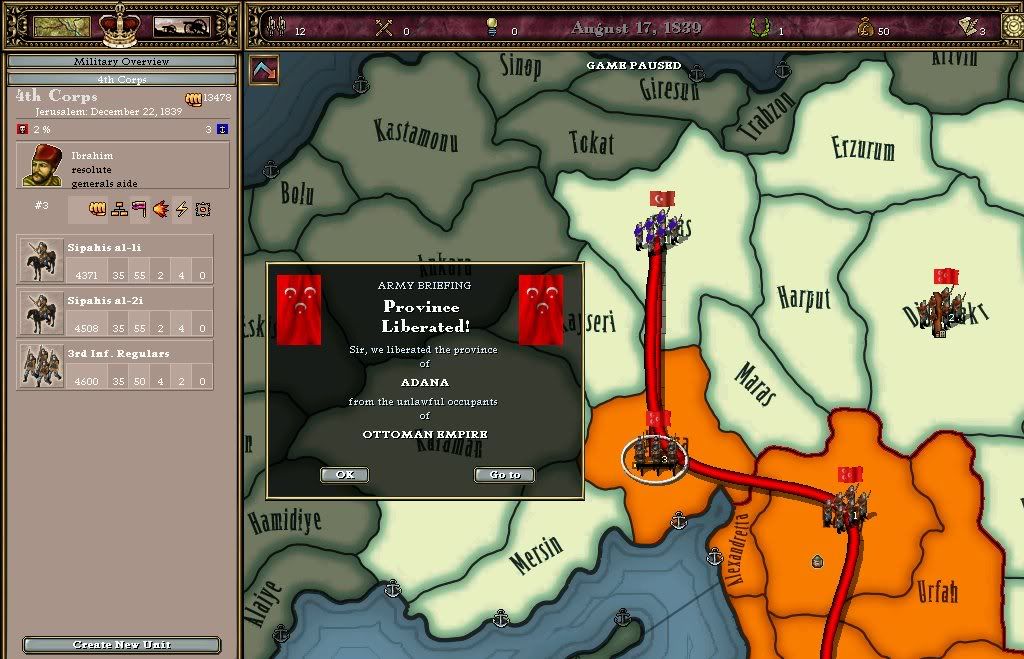Screen dimensions: 1024x659
Task: Click the organization chart icon
Action: click(119, 209)
